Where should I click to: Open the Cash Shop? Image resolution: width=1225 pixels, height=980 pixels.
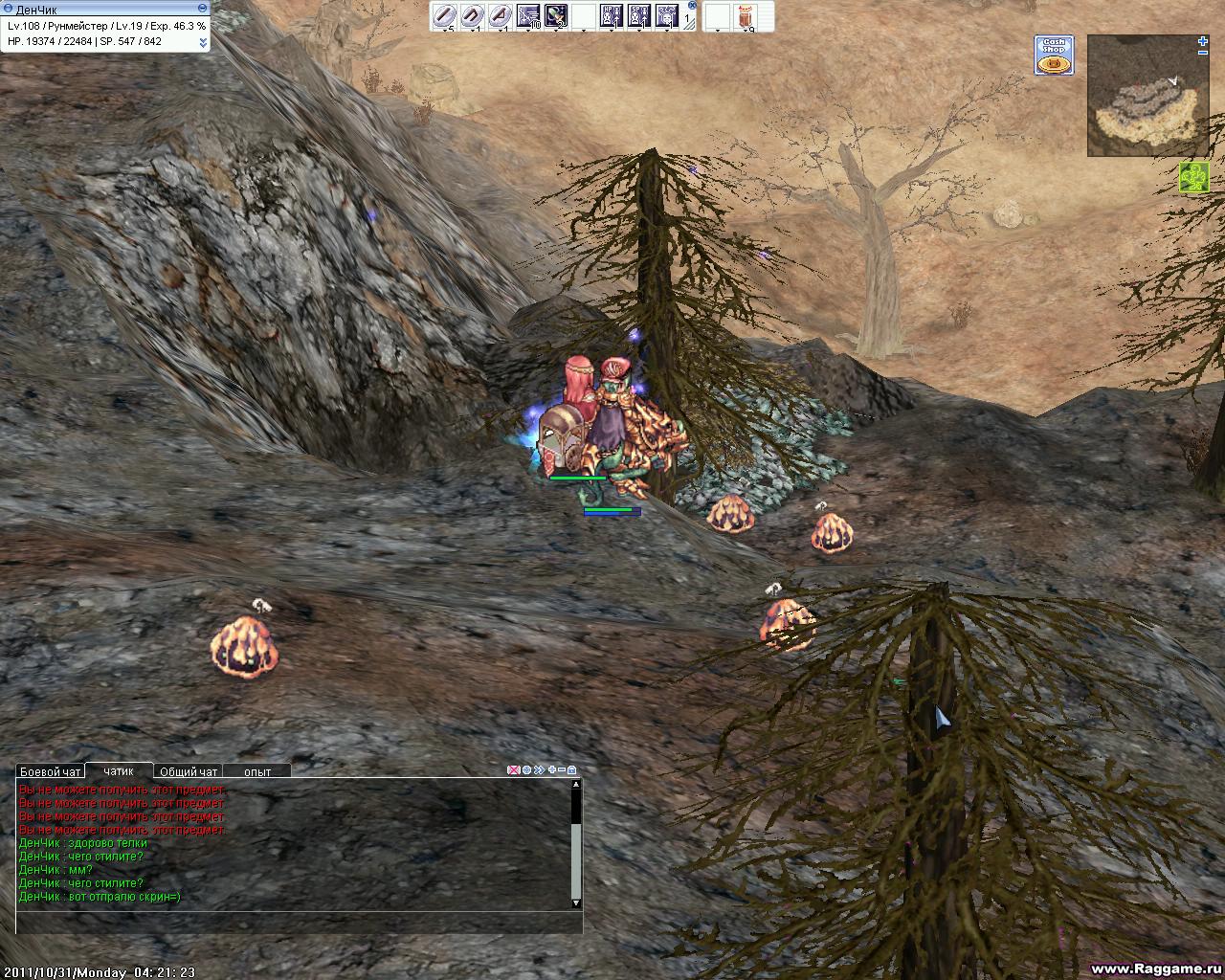pyautogui.click(x=1054, y=56)
